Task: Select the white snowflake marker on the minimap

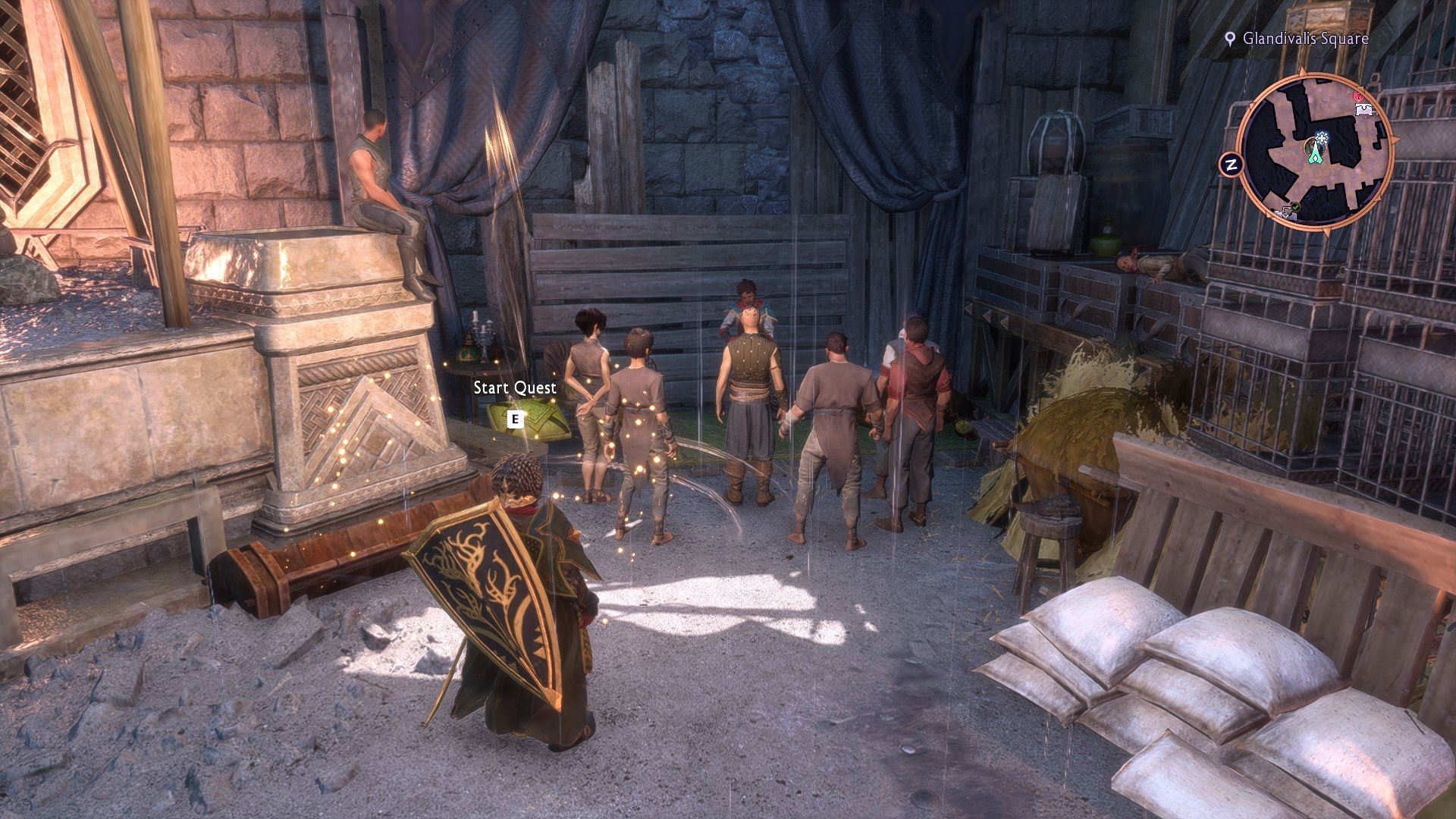Action: click(1323, 137)
